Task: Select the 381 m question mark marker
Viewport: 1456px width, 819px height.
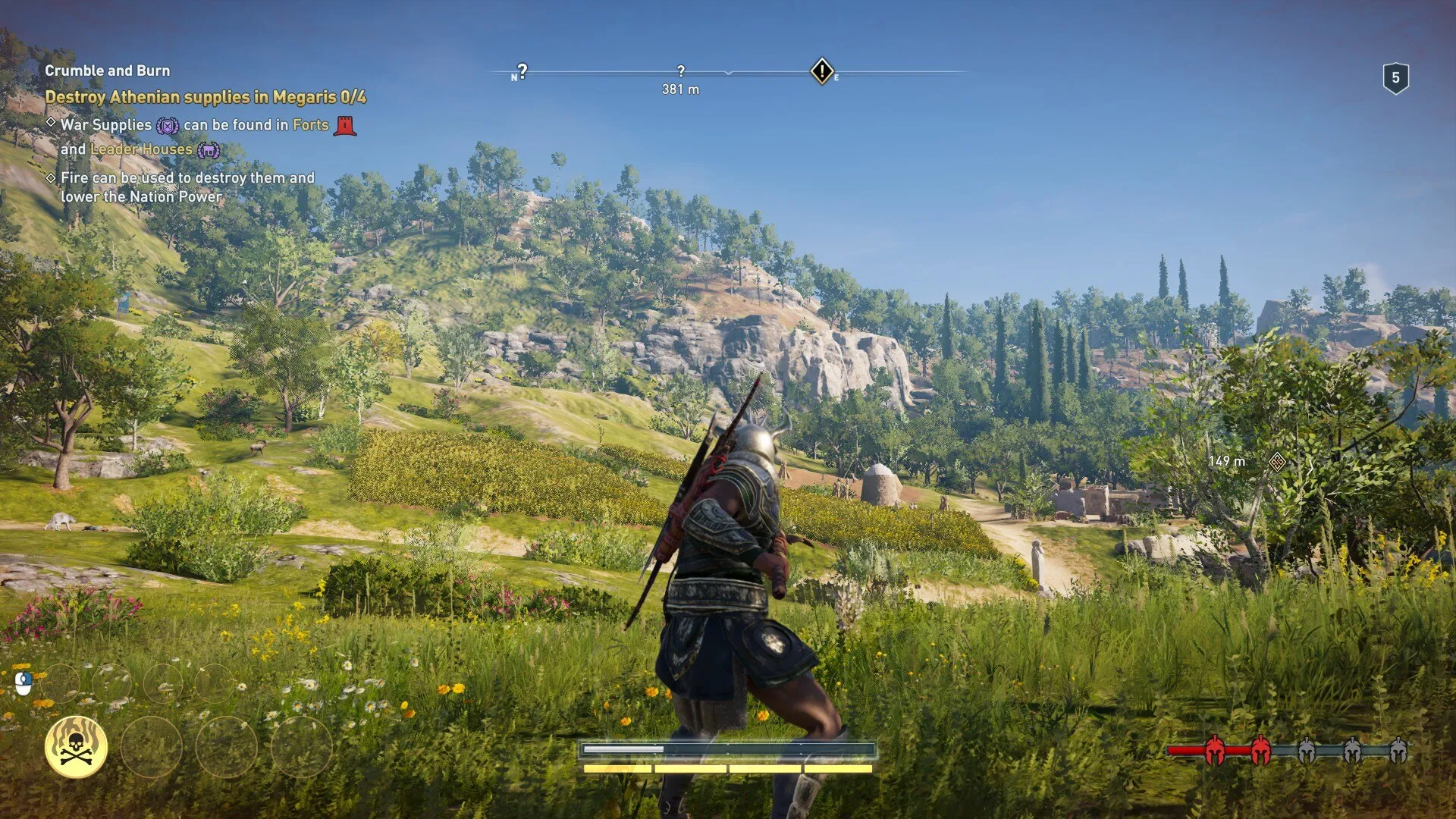Action: coord(680,71)
